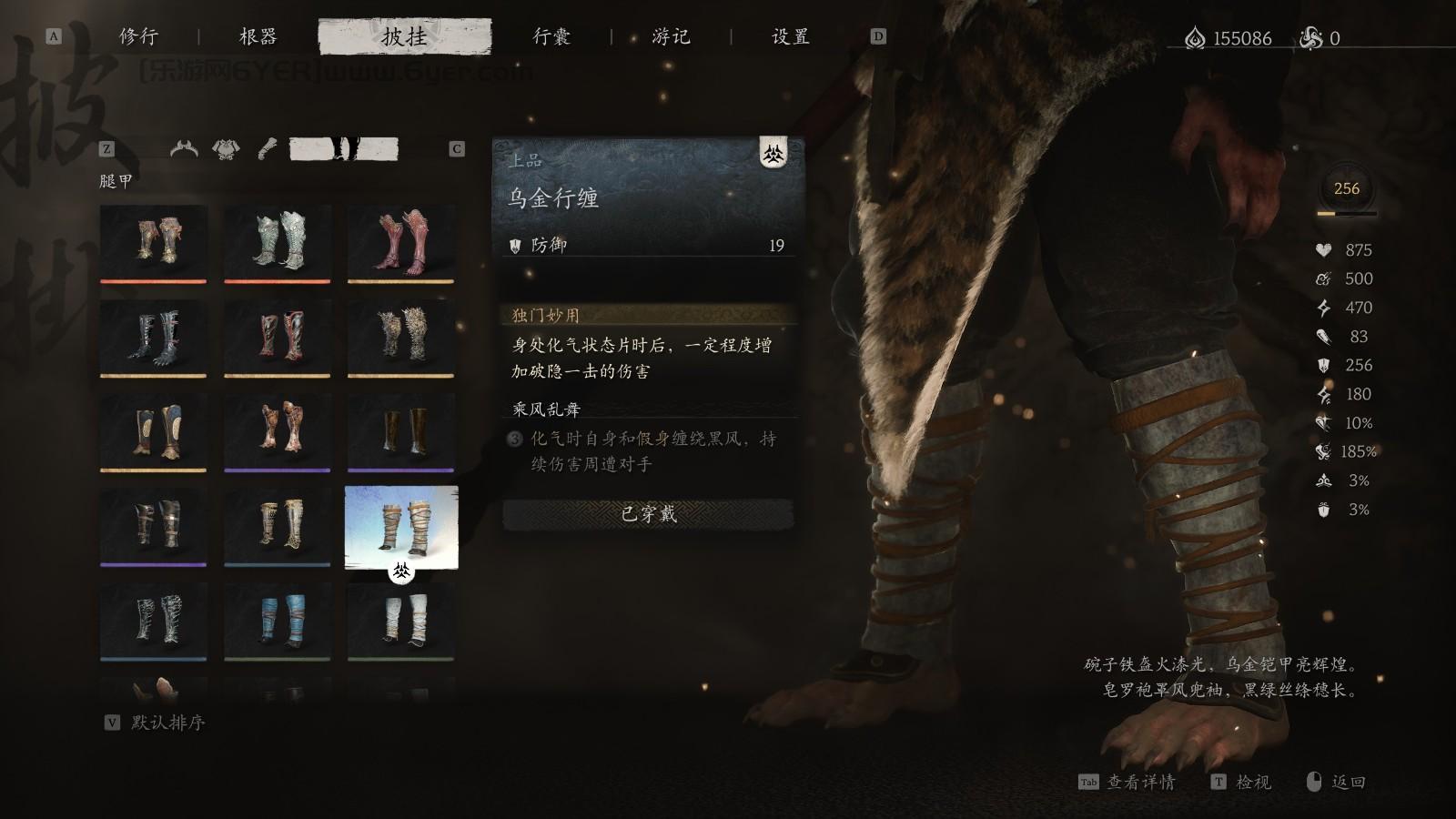Image resolution: width=1456 pixels, height=819 pixels.
Task: Select the white 乌金行缠 leg wraps thumbnail
Action: pyautogui.click(x=401, y=526)
